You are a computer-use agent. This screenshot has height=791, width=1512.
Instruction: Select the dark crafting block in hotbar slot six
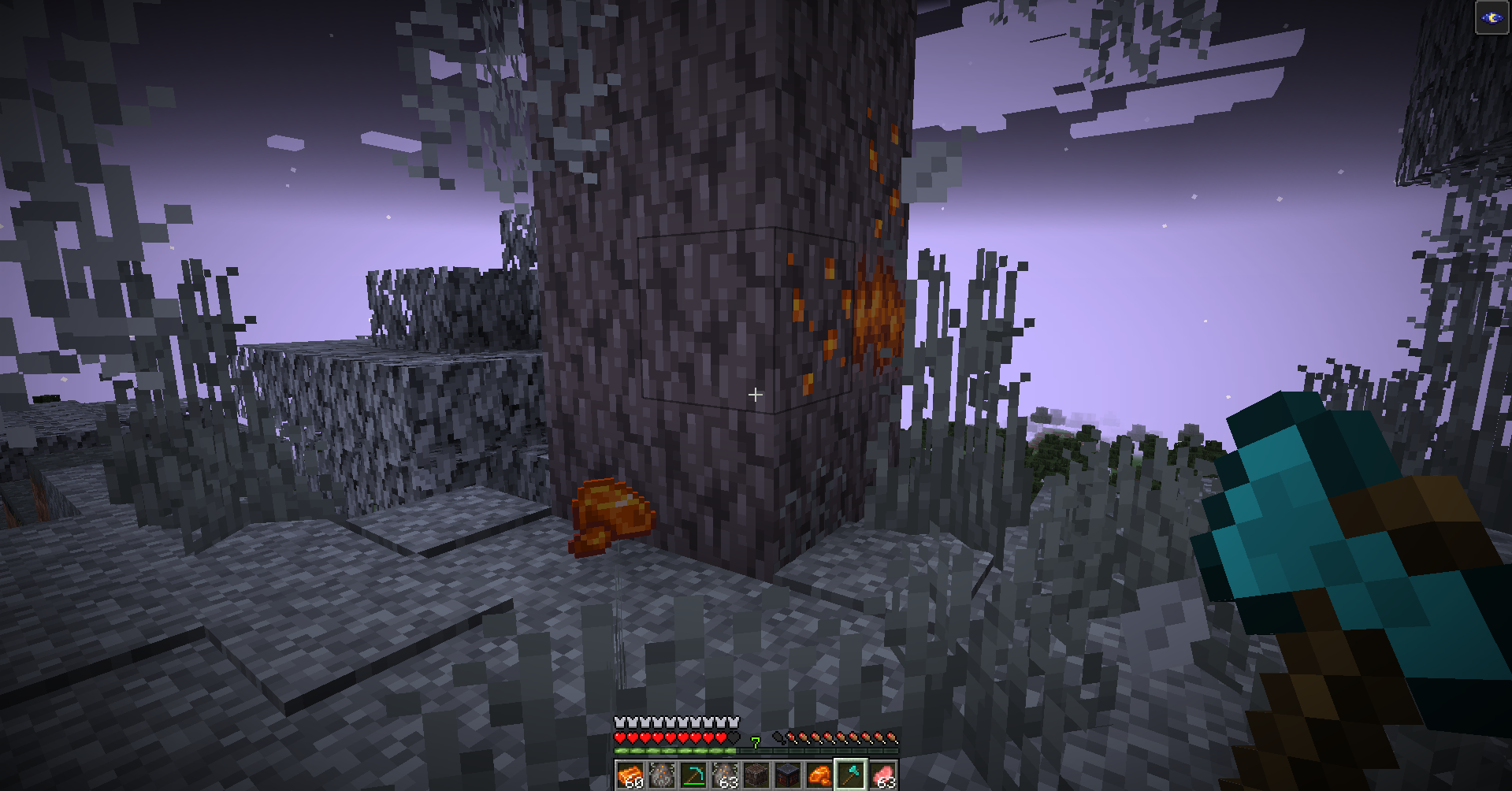pos(787,775)
